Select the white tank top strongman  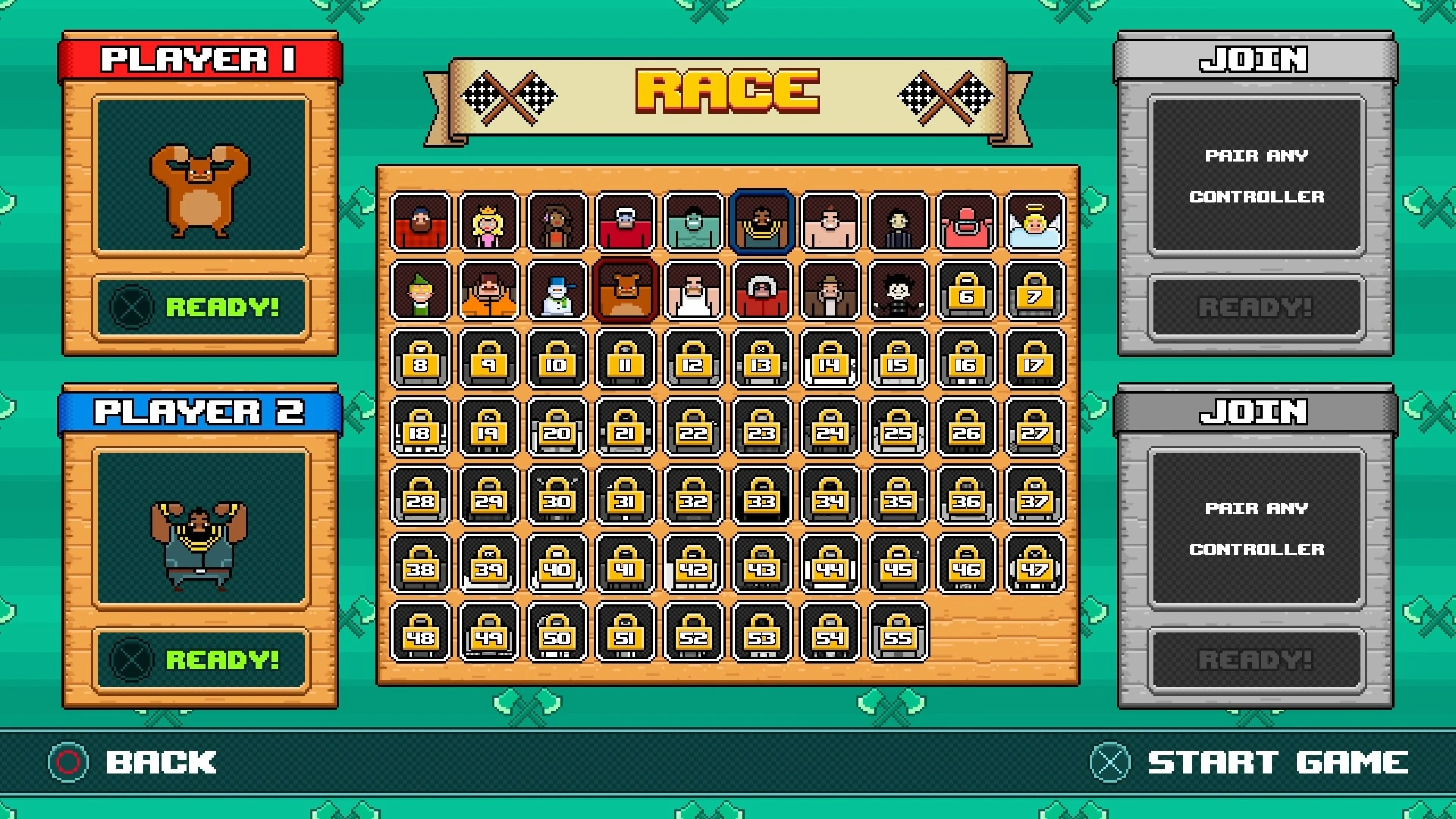click(693, 290)
